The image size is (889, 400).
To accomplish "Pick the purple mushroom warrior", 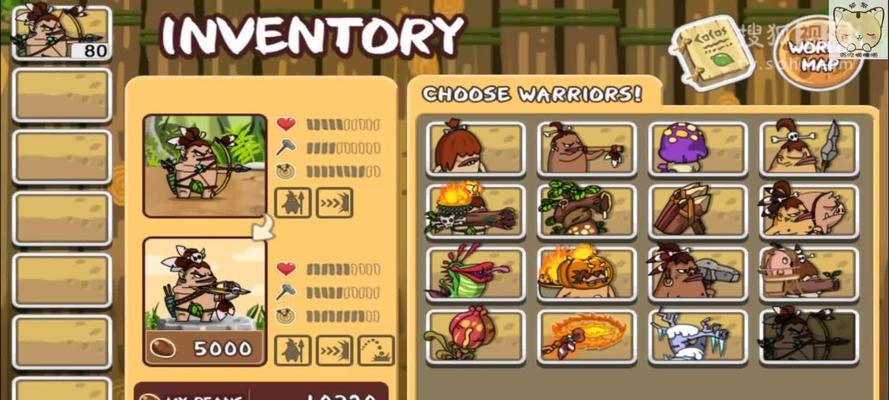I will (697, 148).
